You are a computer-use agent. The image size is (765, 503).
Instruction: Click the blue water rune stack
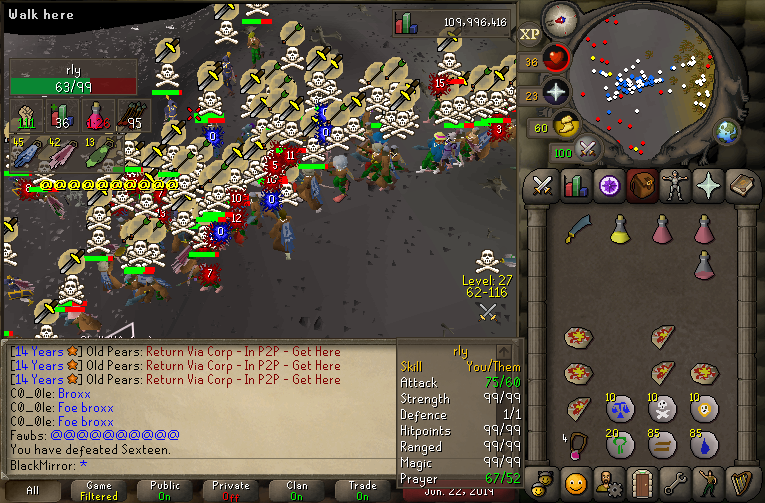tap(704, 442)
